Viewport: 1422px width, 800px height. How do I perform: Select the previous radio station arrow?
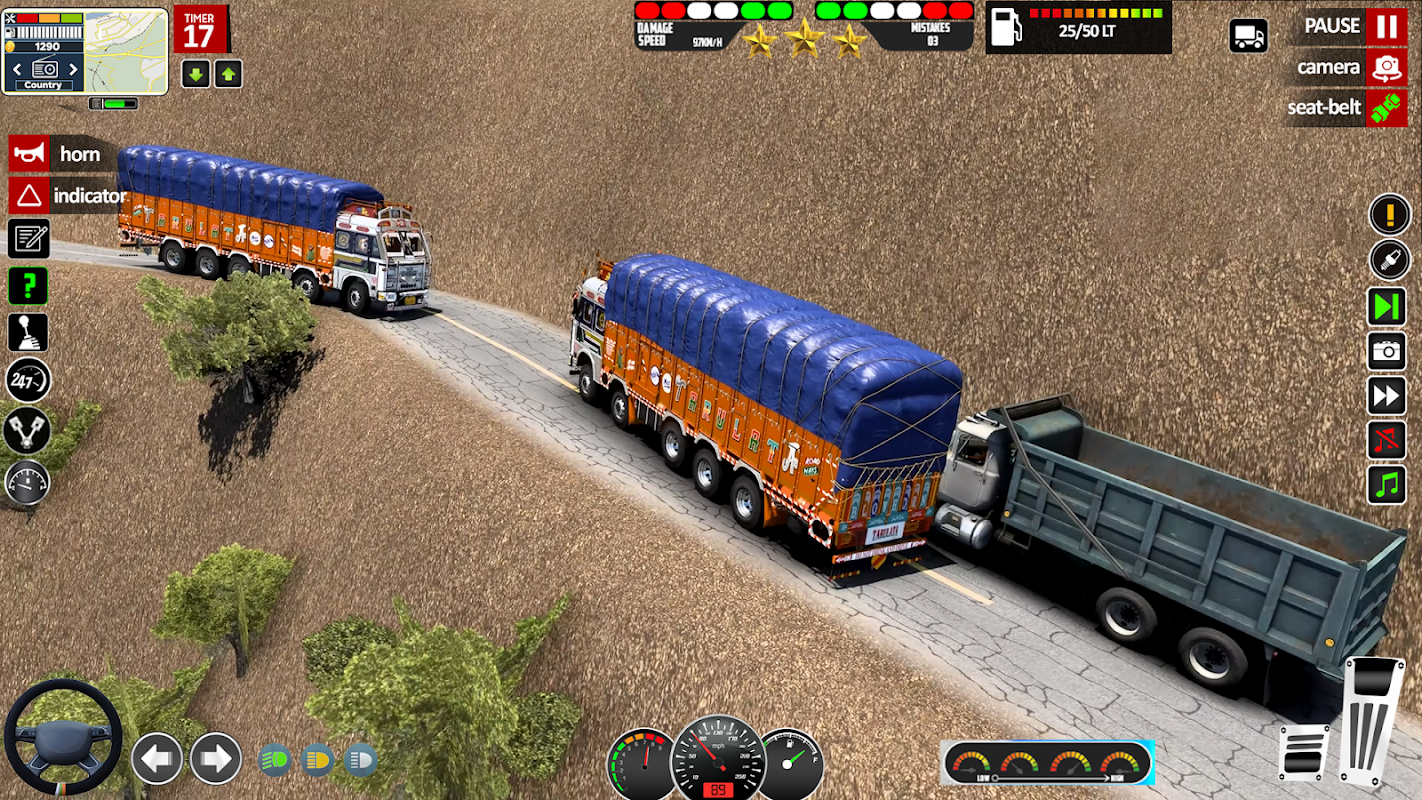tap(17, 69)
